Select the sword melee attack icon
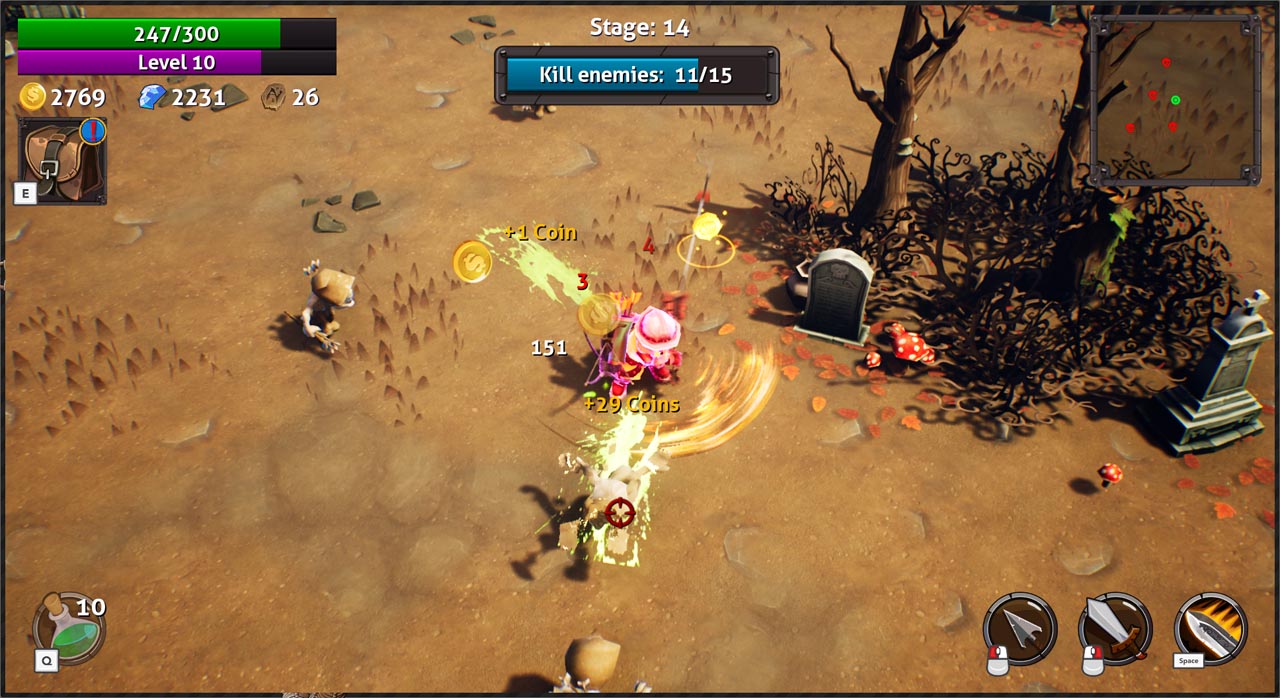 (x=1114, y=628)
